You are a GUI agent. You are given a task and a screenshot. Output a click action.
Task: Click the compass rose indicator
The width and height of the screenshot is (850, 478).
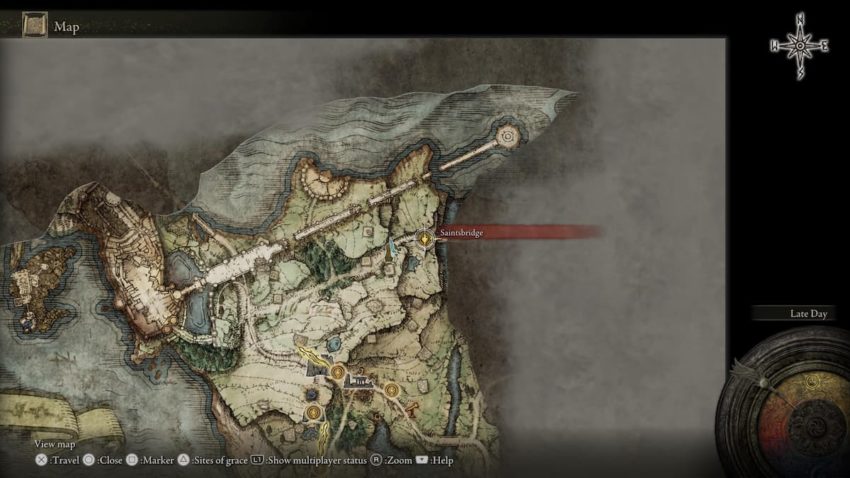(x=798, y=45)
